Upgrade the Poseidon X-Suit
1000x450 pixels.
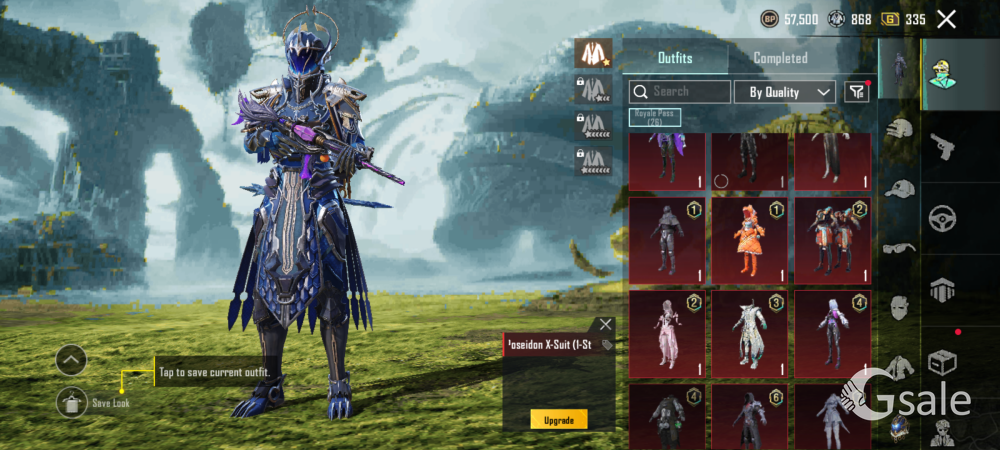(558, 420)
